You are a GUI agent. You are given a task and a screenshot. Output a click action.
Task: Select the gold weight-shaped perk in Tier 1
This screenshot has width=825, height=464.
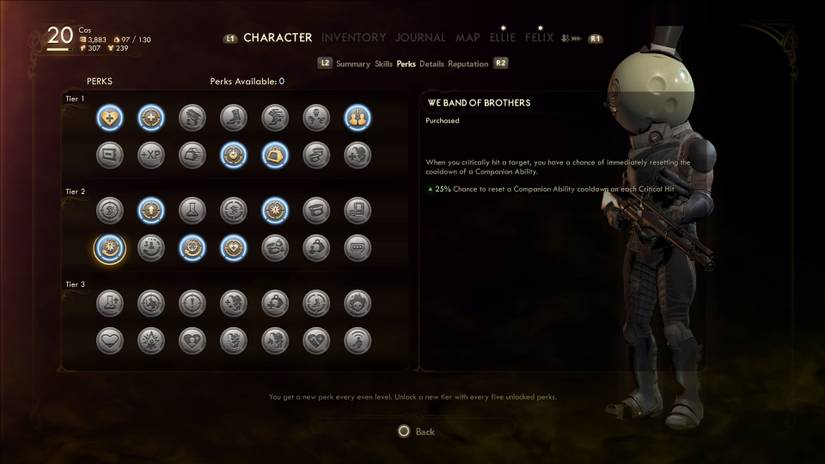coord(275,155)
